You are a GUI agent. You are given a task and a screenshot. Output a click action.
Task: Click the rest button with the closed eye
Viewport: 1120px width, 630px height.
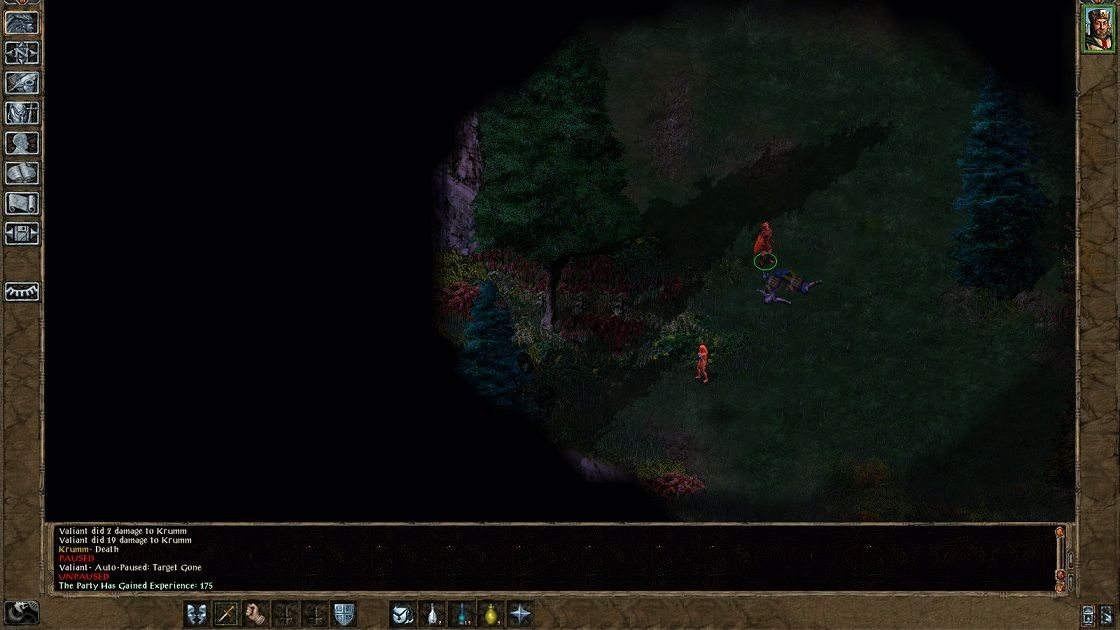(22, 291)
